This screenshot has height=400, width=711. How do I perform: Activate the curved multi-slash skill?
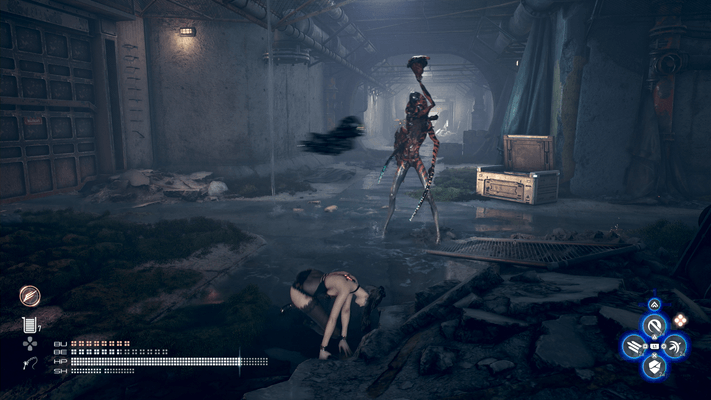(675, 347)
